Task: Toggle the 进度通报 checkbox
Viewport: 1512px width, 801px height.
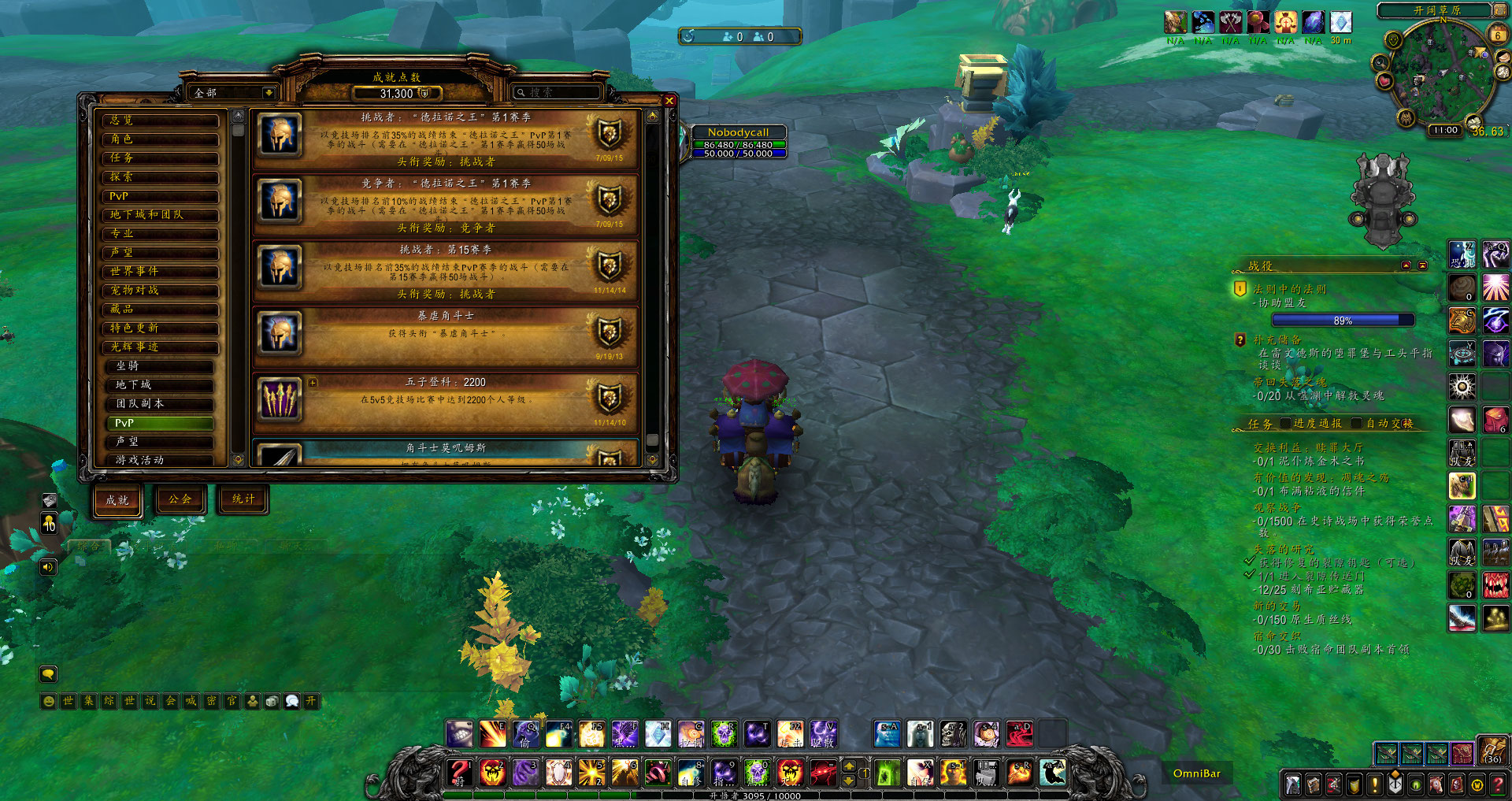Action: click(1286, 424)
